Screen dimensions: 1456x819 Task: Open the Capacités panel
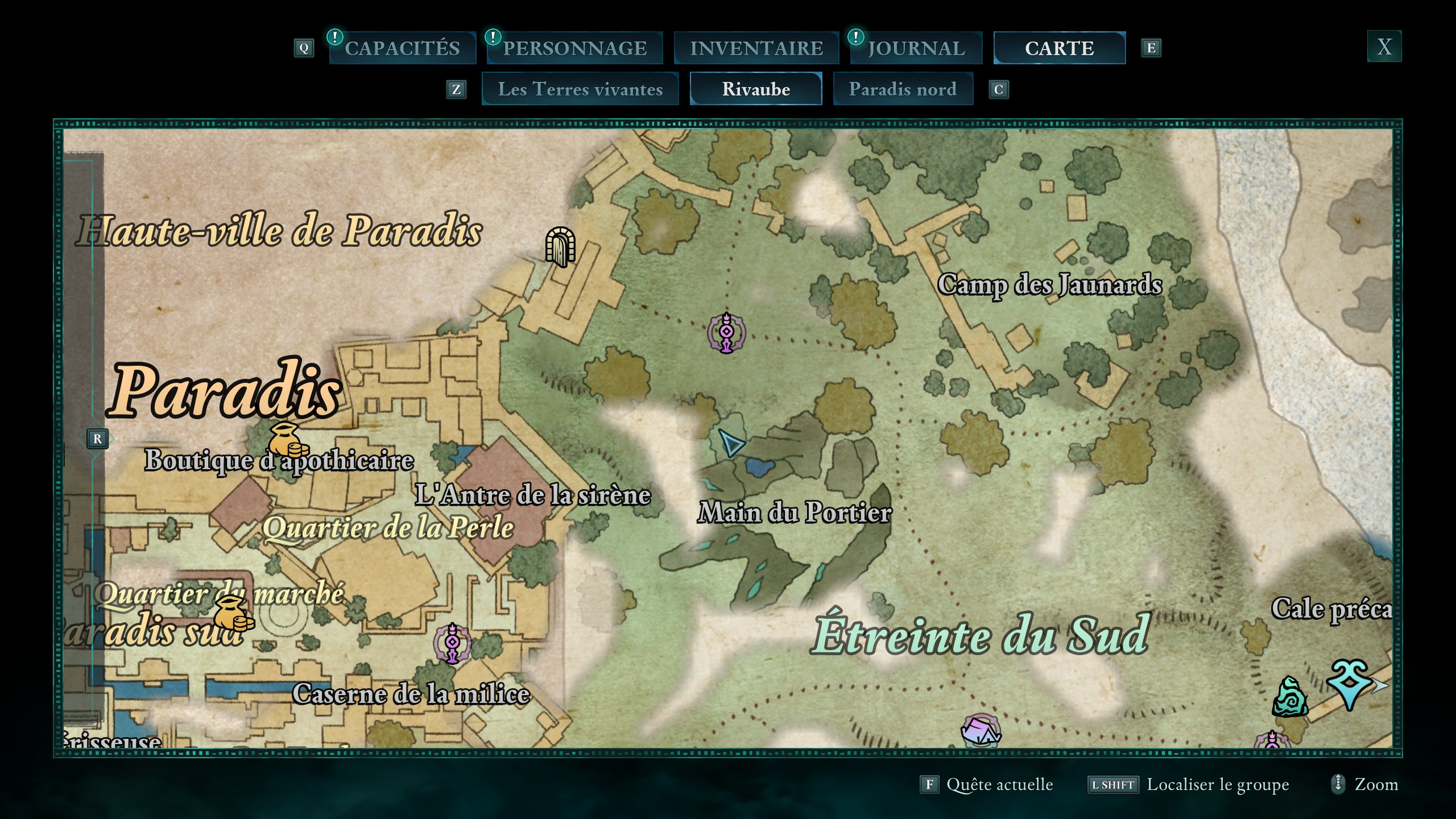[x=402, y=48]
